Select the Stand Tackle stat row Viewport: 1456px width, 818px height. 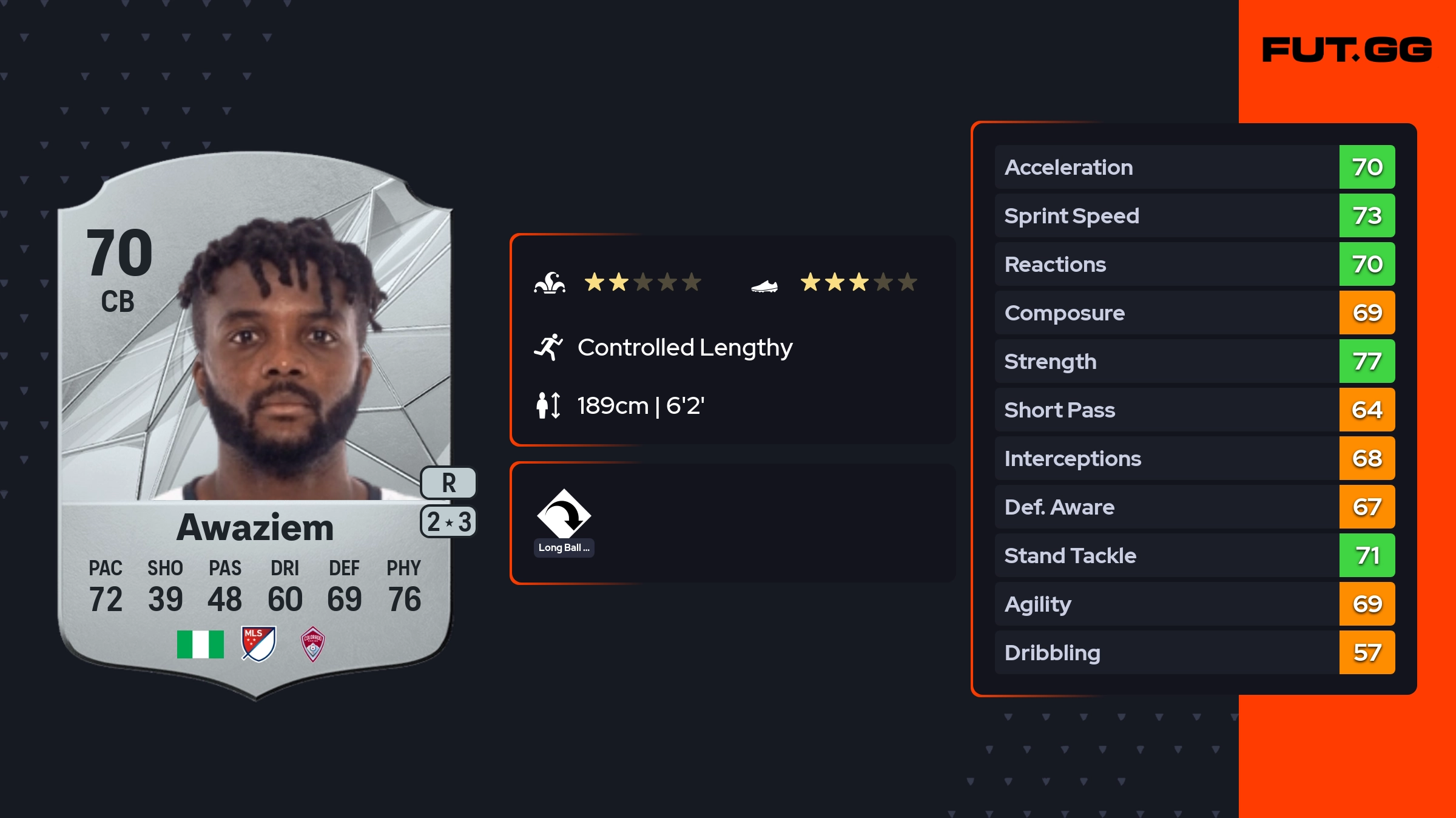pyautogui.click(x=1194, y=555)
